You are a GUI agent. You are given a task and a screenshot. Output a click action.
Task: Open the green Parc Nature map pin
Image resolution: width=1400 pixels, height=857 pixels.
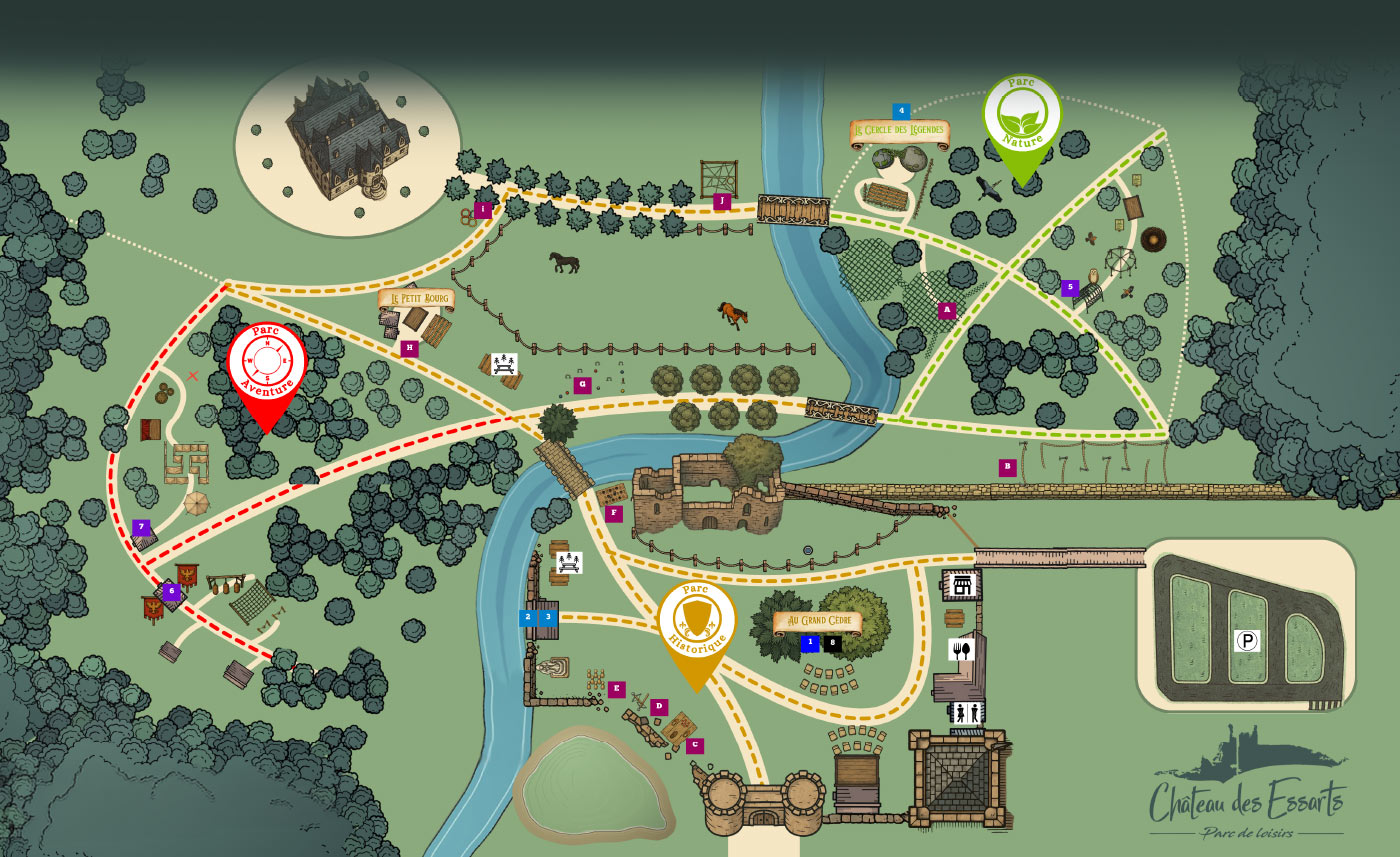[x=1021, y=118]
